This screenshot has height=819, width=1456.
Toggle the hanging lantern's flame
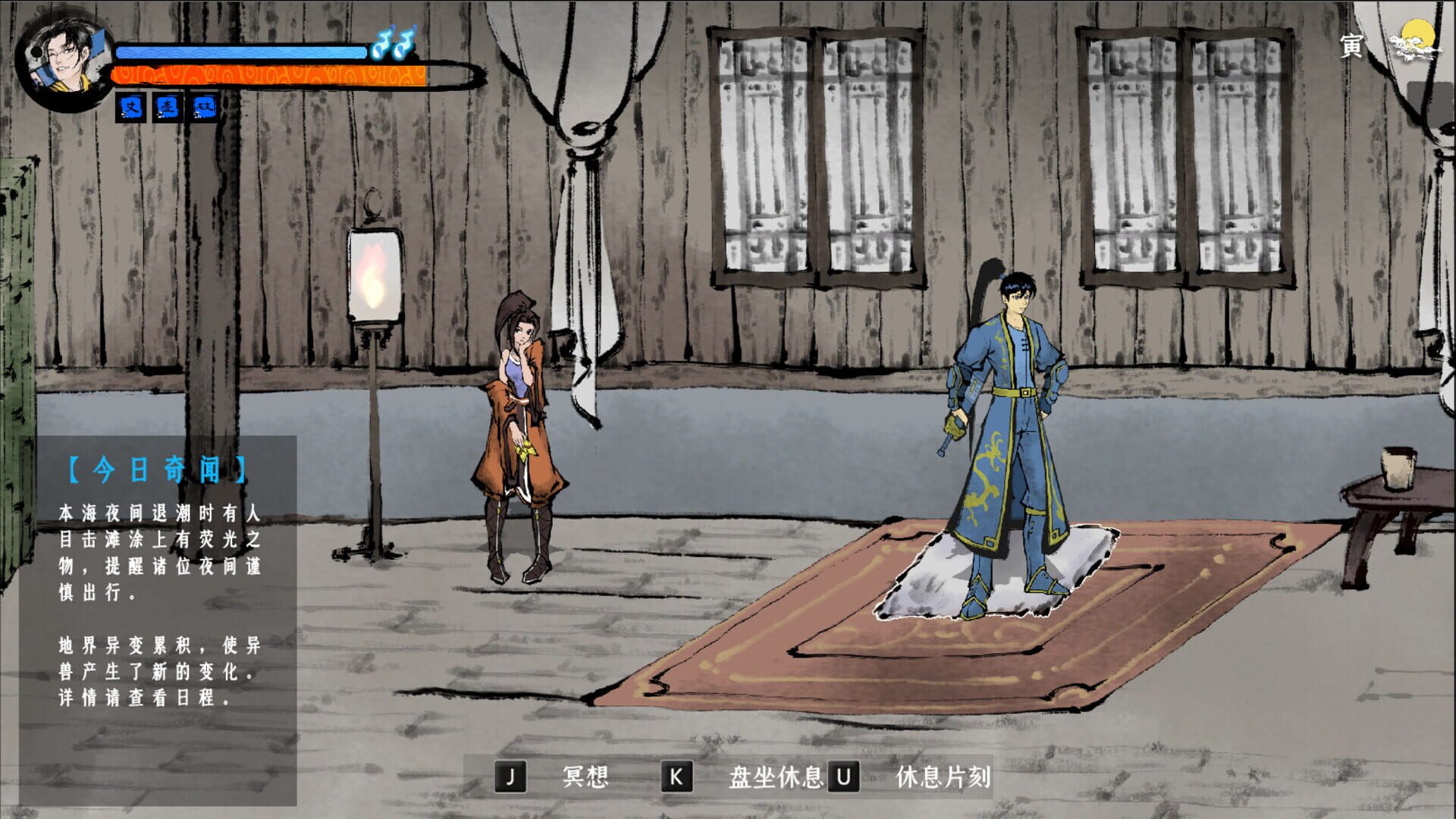pyautogui.click(x=373, y=277)
